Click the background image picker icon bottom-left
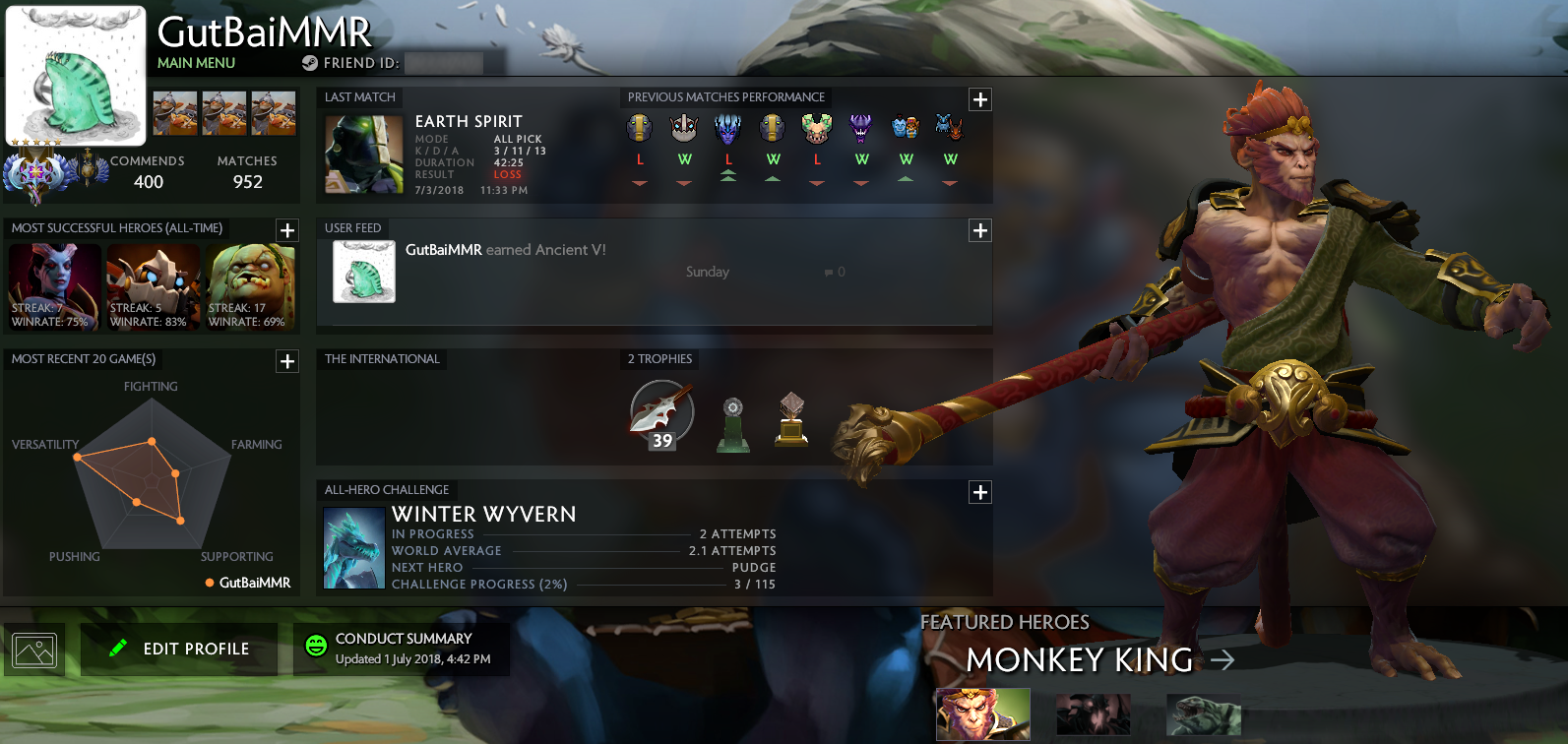Screen dimensions: 1568x744 (x=33, y=648)
